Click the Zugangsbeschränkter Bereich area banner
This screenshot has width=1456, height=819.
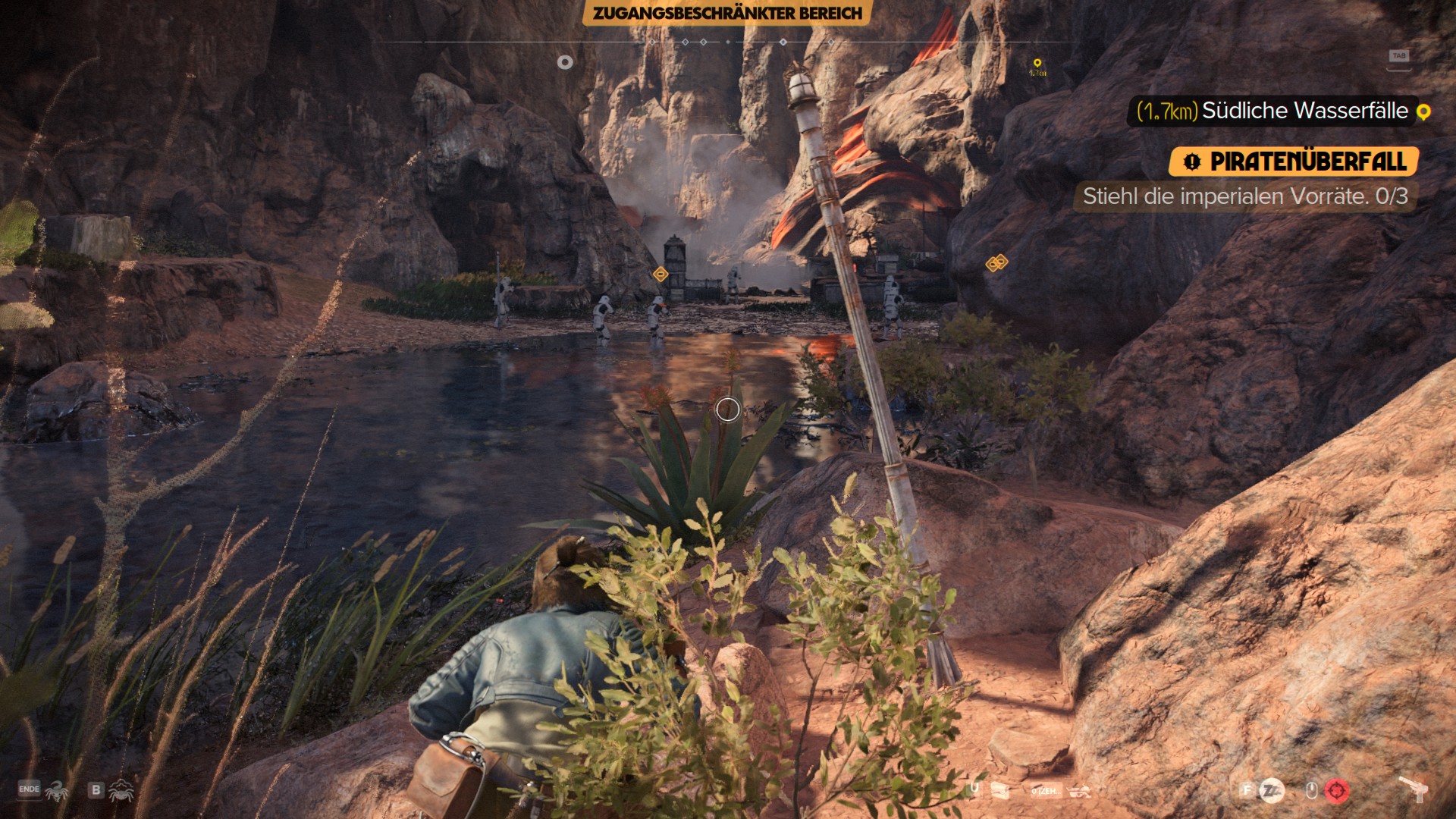(x=727, y=13)
